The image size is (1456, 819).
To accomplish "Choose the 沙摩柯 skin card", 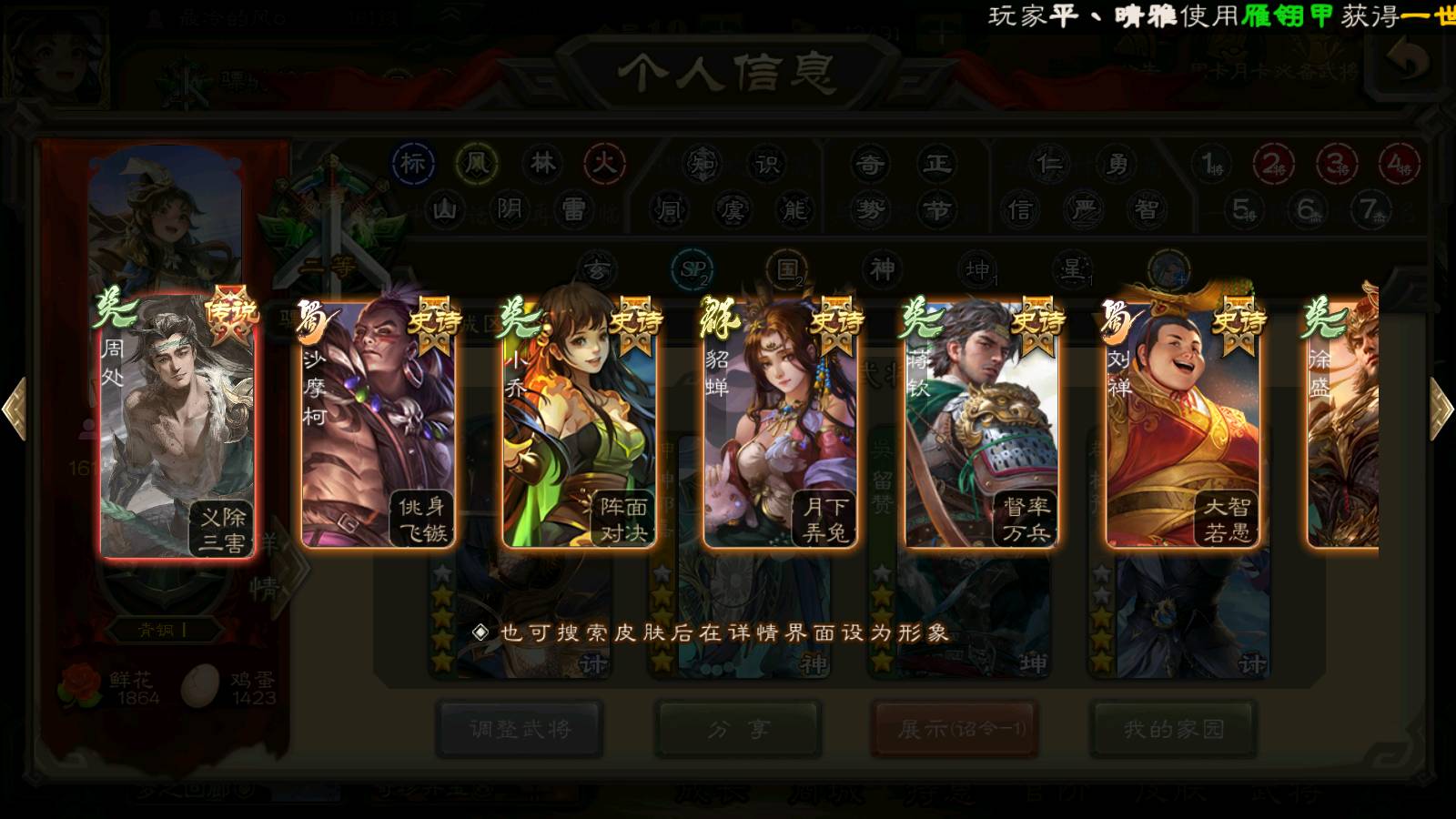I will [x=378, y=425].
